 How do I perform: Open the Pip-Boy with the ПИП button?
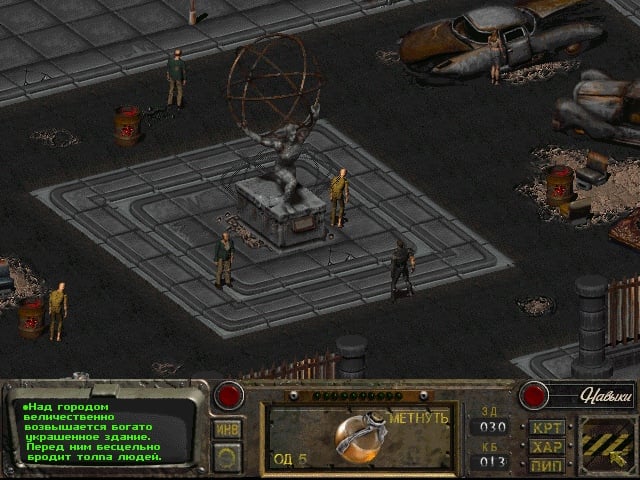[x=547, y=464]
